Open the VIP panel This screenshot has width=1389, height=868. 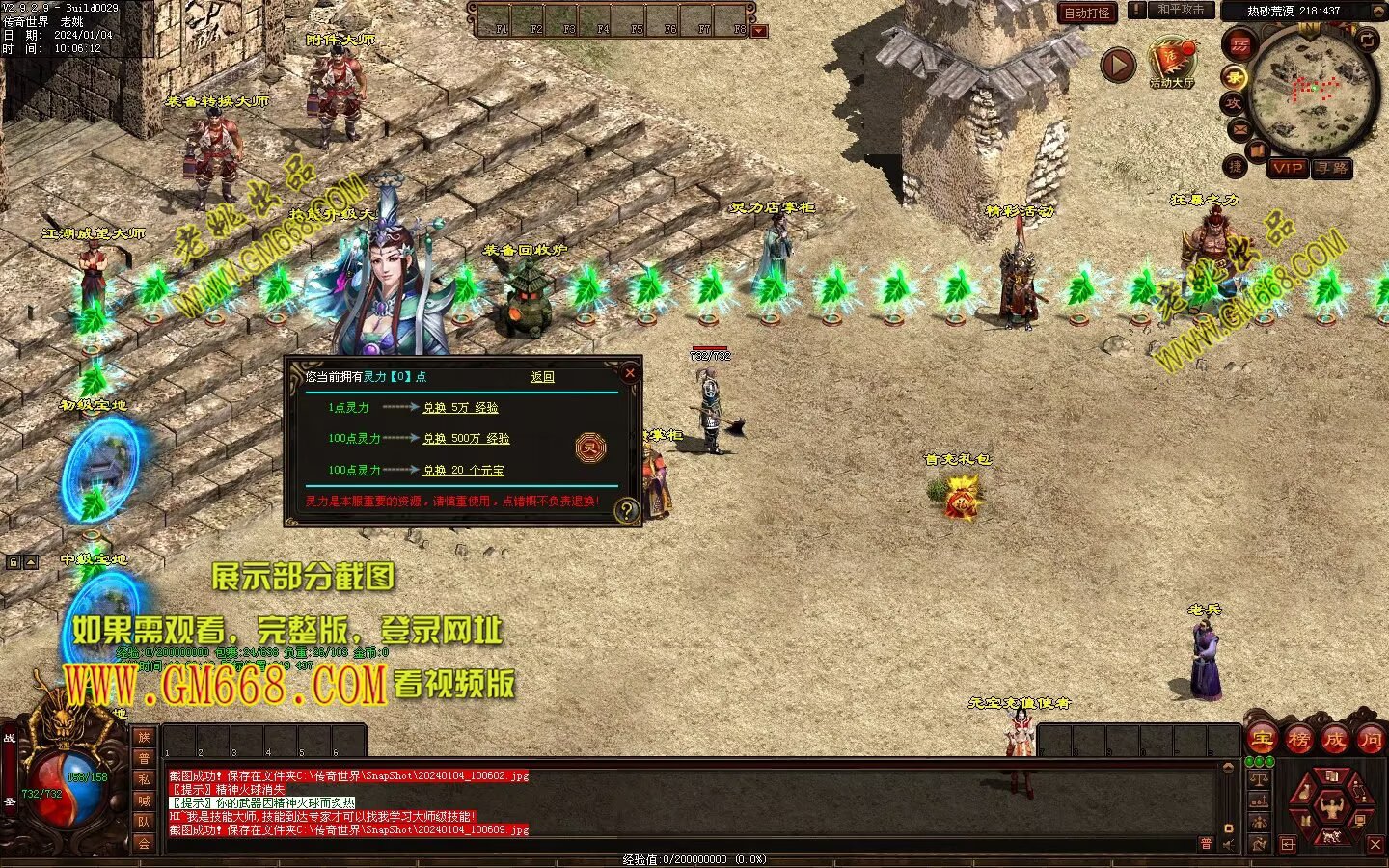click(x=1288, y=168)
